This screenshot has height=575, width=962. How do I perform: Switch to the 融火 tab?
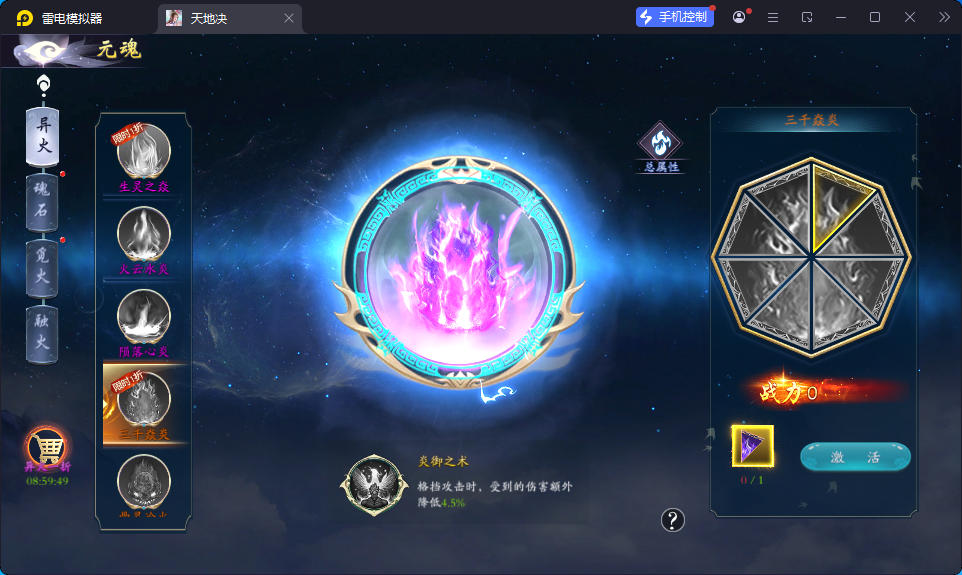pyautogui.click(x=42, y=334)
